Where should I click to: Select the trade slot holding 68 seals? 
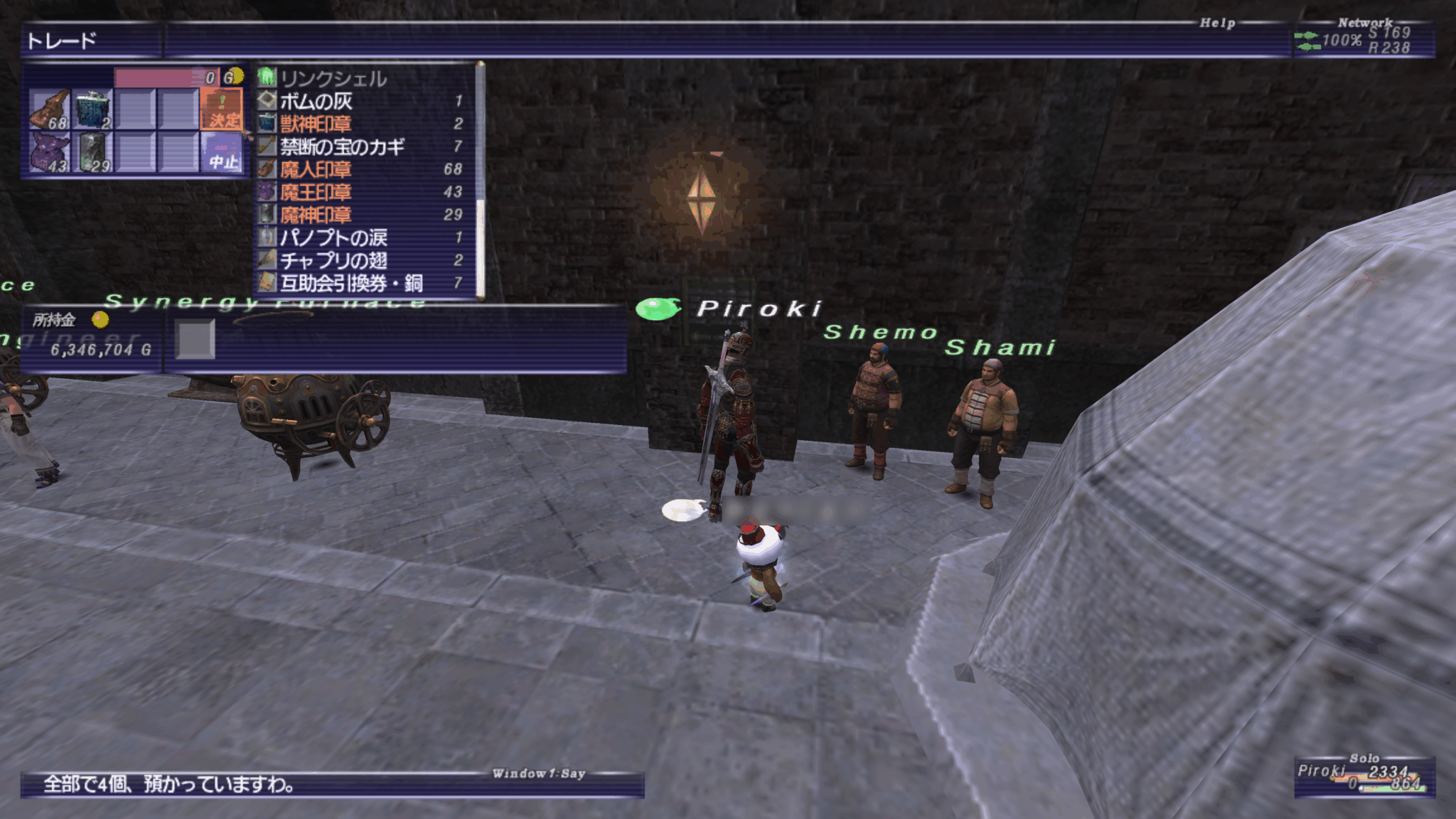(49, 109)
